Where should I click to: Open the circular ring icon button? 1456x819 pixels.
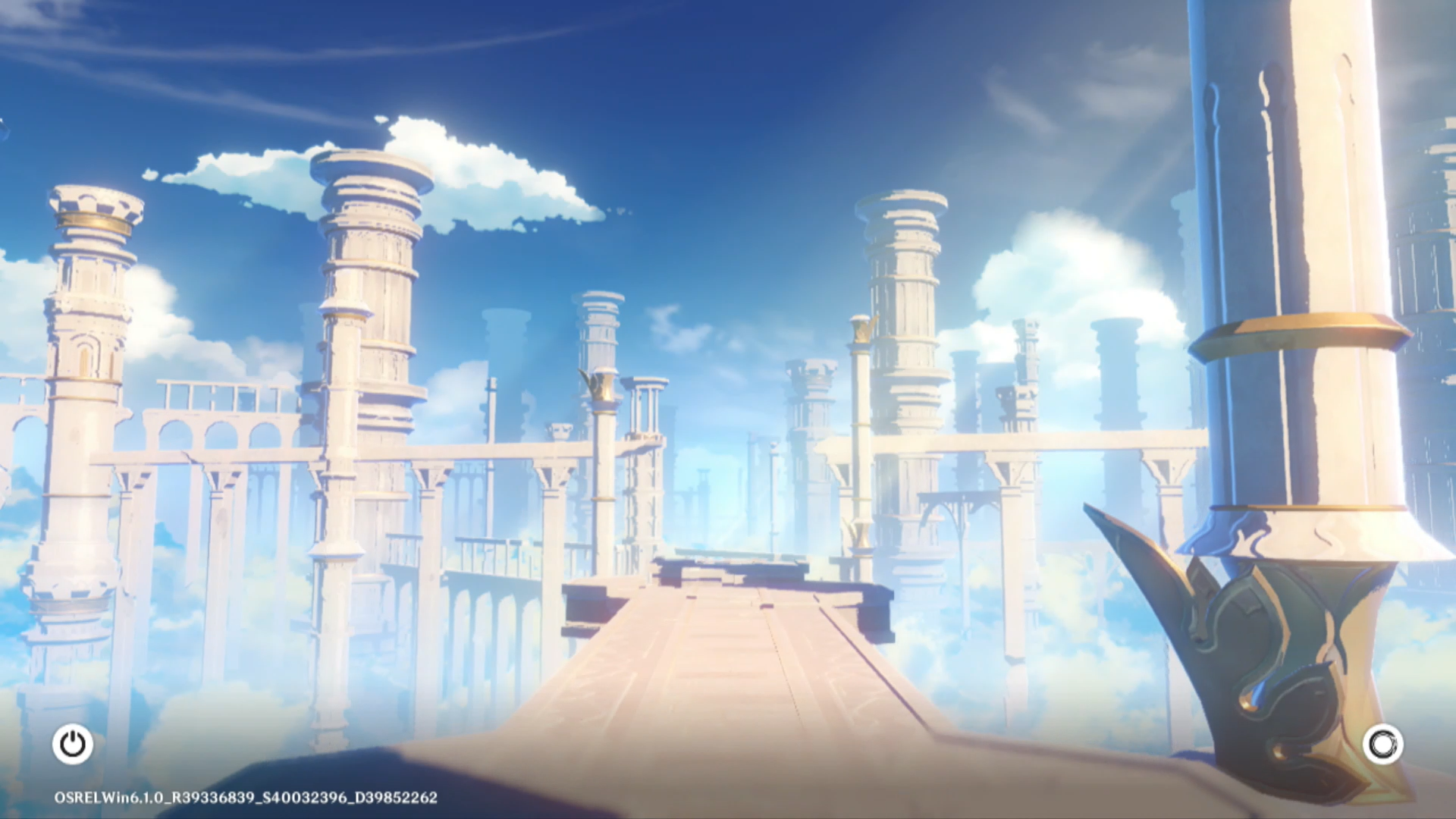click(x=1382, y=744)
